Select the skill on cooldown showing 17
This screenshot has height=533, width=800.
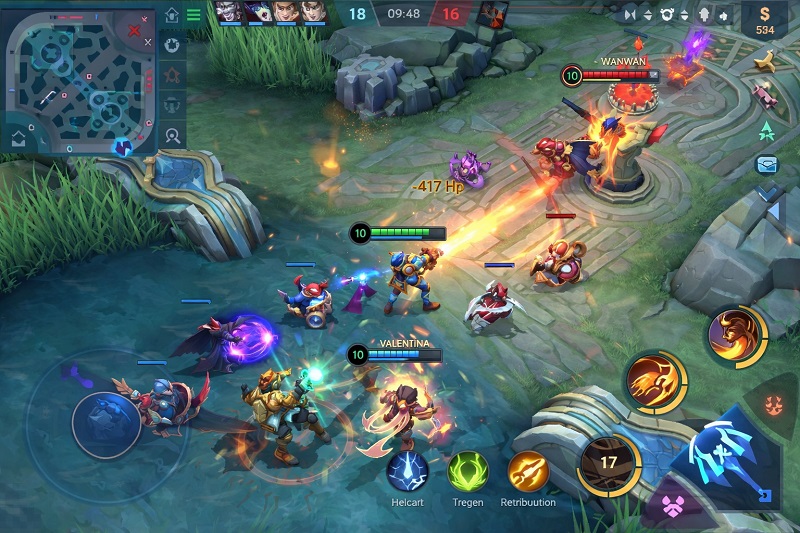point(609,462)
